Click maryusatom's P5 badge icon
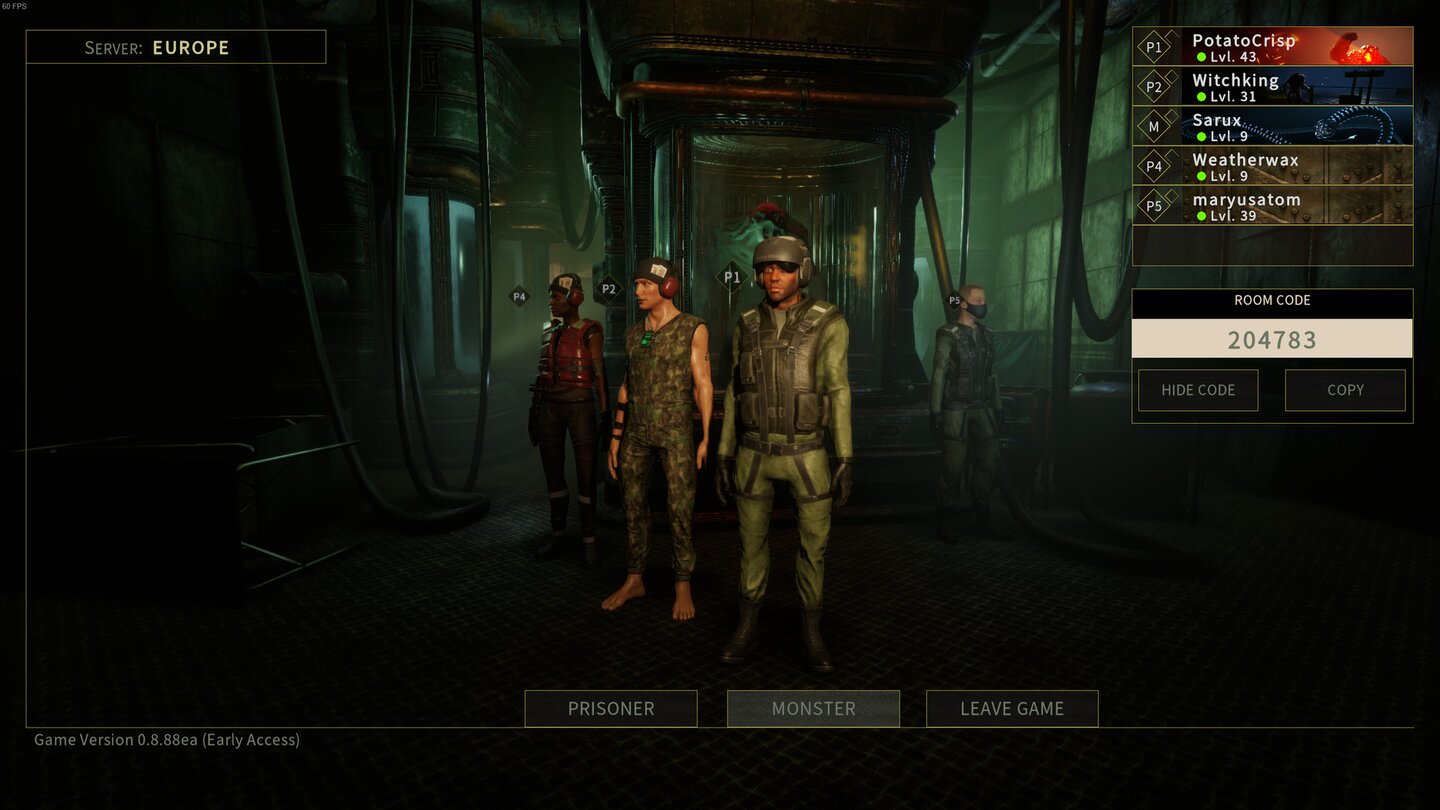This screenshot has height=810, width=1440. tap(1155, 207)
